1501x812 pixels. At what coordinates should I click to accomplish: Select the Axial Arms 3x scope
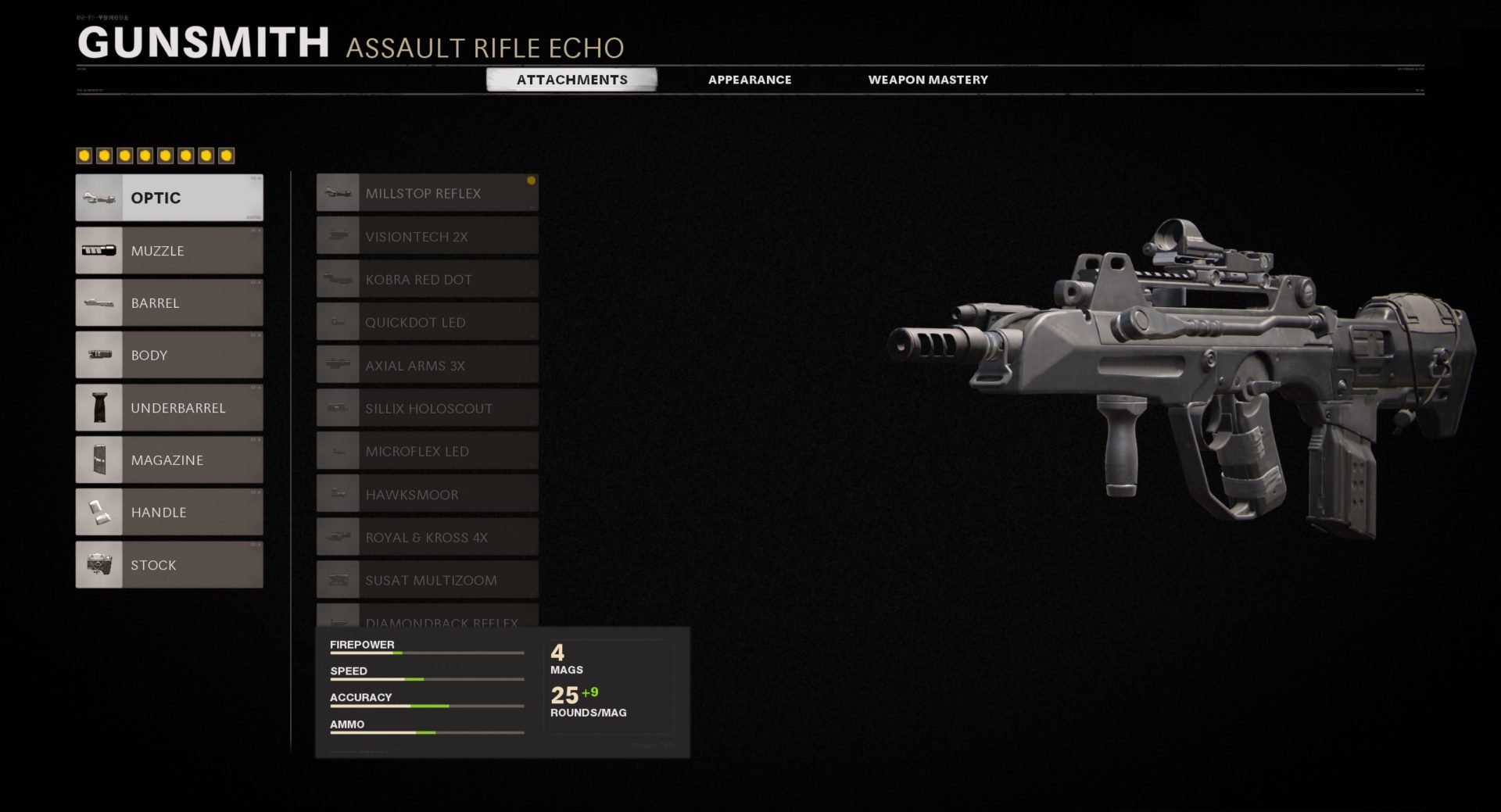click(x=428, y=365)
